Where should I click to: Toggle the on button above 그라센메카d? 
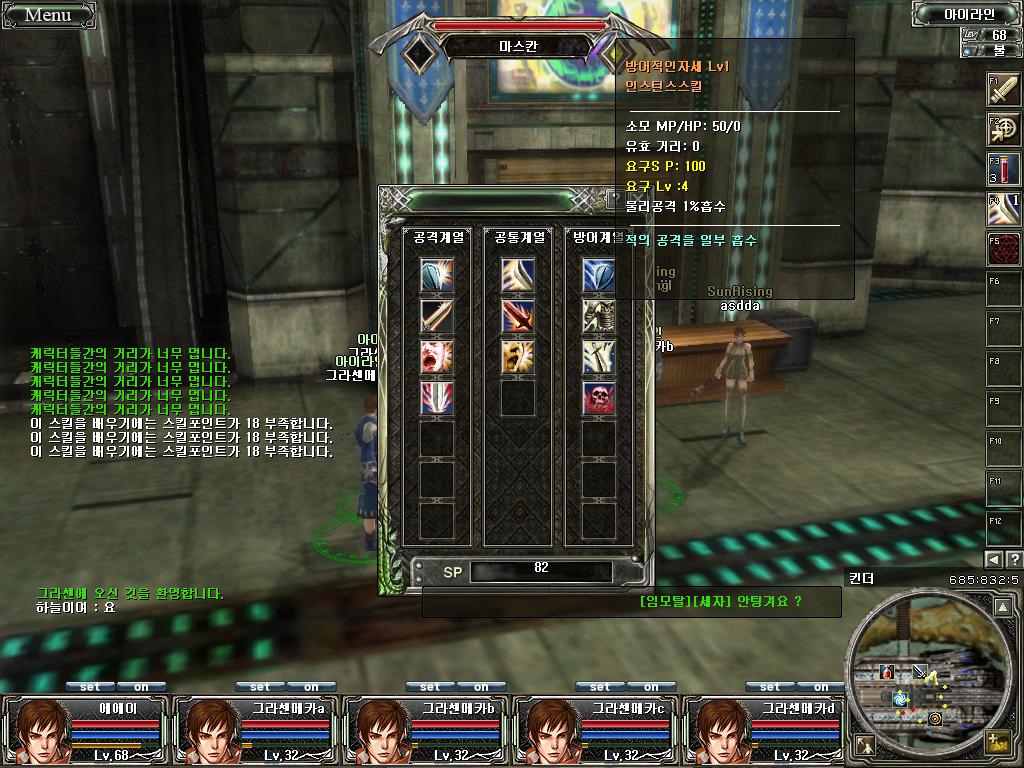(x=822, y=687)
